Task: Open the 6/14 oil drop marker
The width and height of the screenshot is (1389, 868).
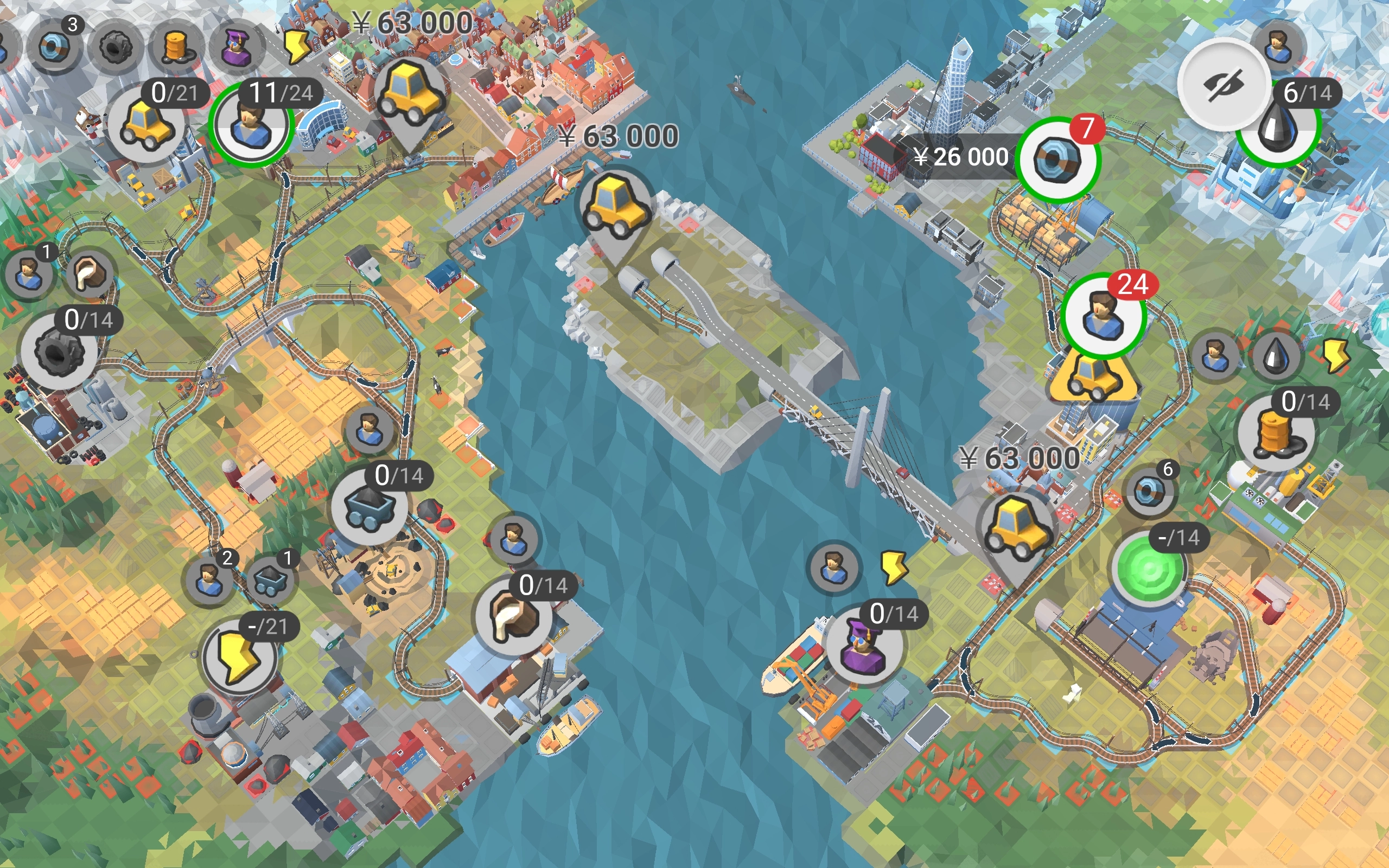Action: [1278, 127]
